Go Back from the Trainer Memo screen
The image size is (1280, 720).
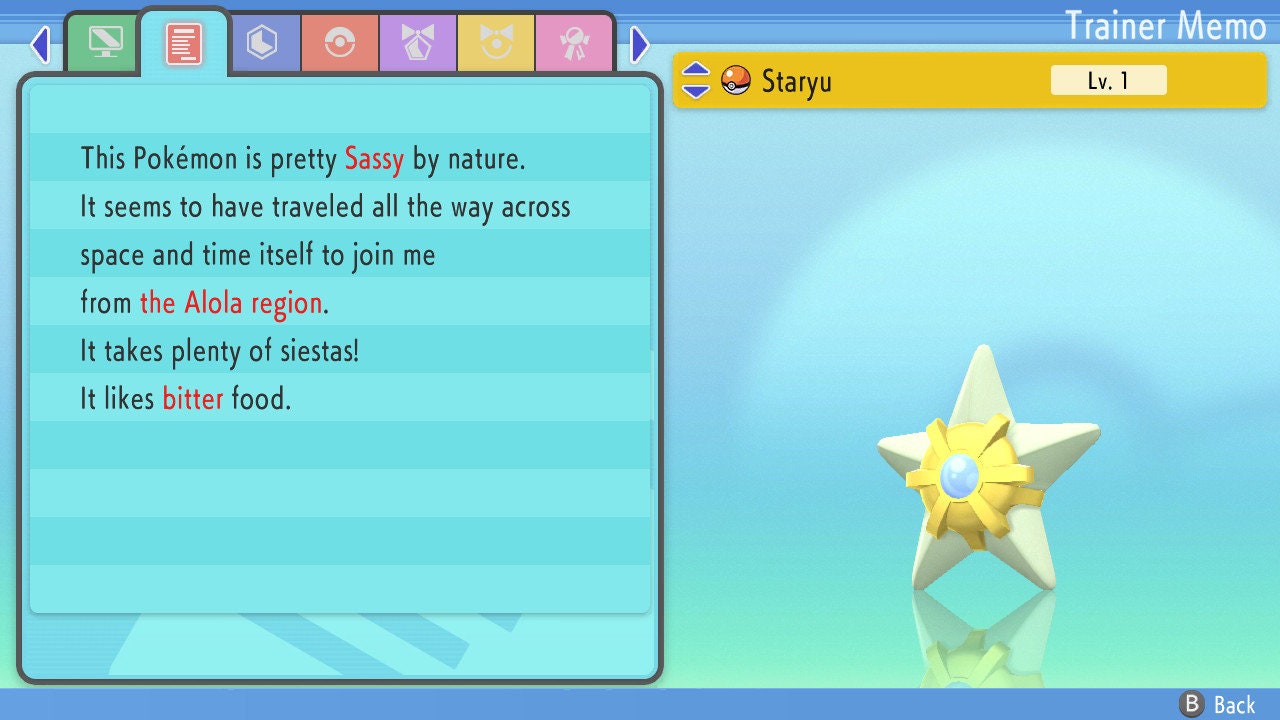click(x=1218, y=705)
